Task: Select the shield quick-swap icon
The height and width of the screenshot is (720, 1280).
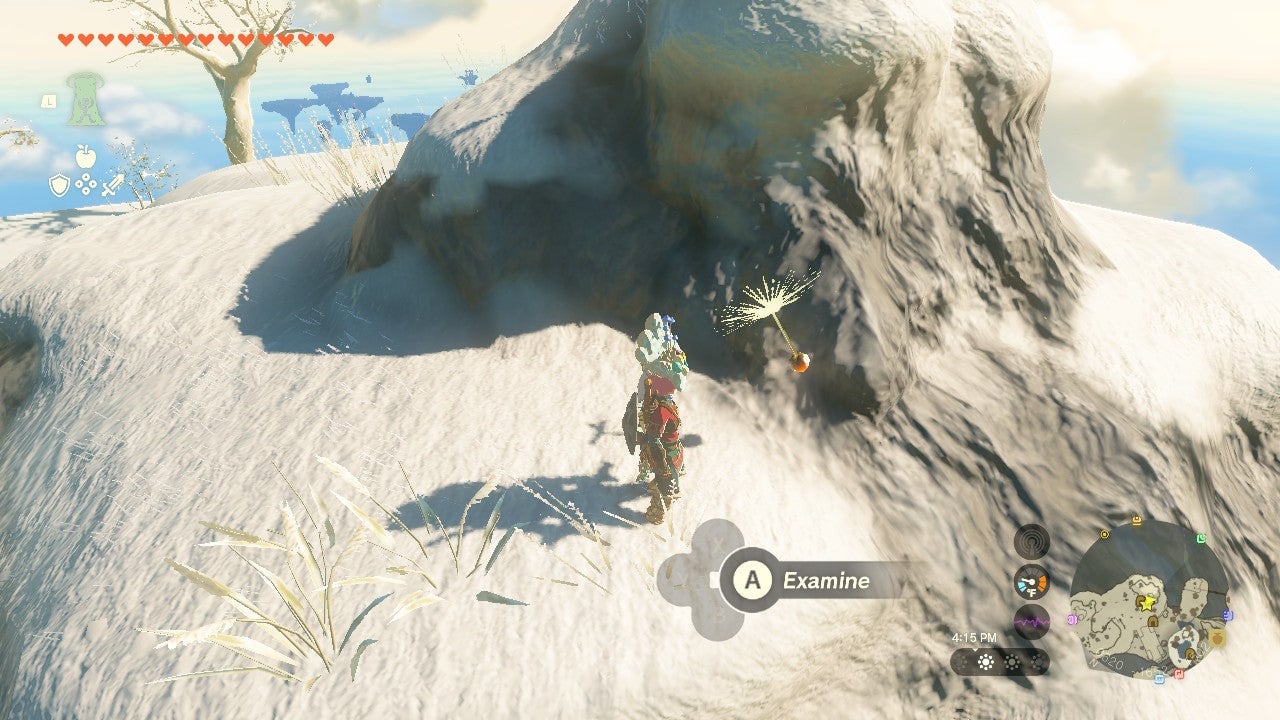Action: click(x=59, y=185)
